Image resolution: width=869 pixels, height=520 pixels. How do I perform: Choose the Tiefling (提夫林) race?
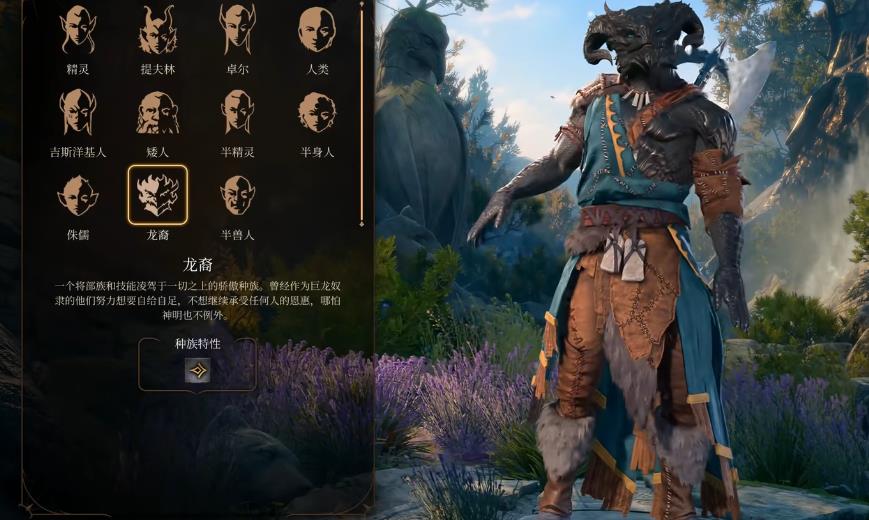click(157, 30)
